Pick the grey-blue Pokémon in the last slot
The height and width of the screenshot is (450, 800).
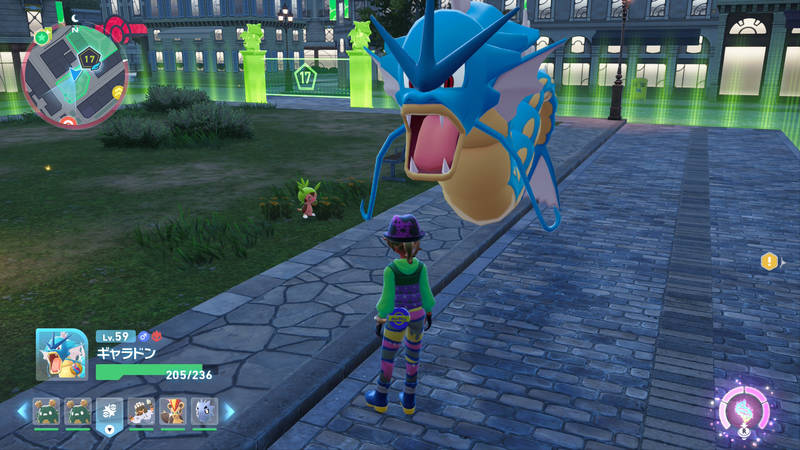(x=203, y=411)
